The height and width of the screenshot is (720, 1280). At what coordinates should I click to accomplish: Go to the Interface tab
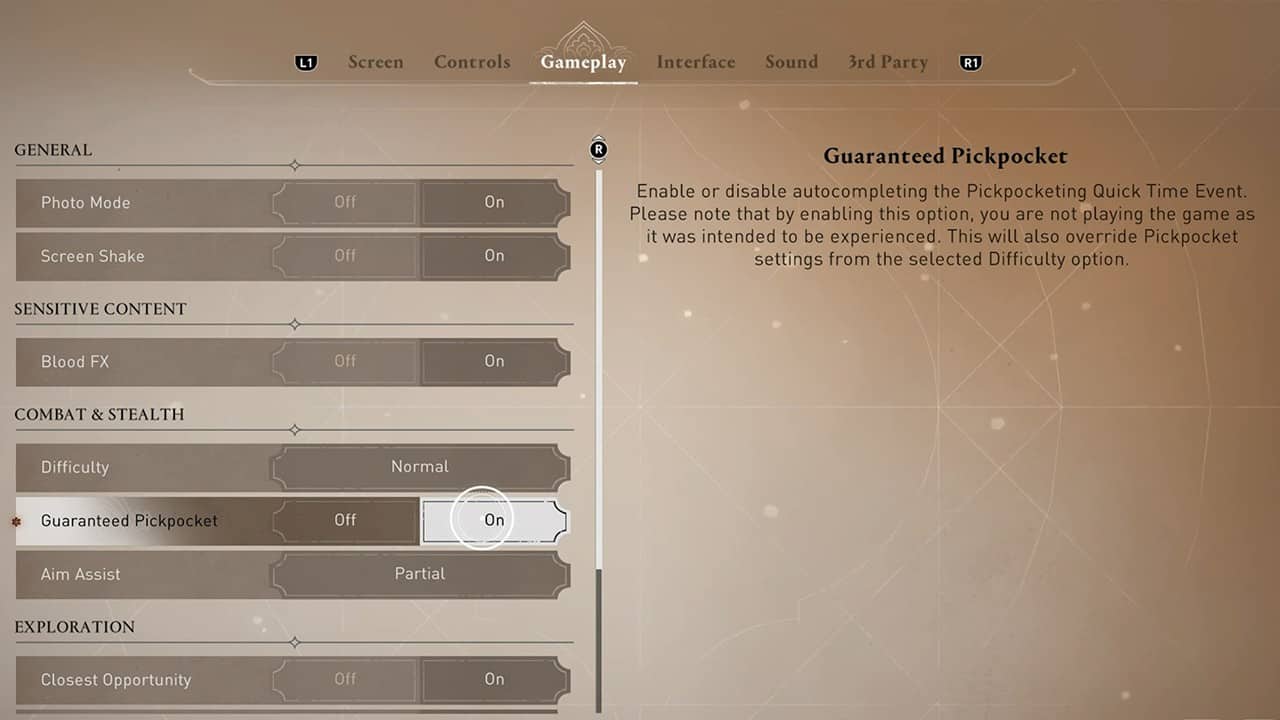[x=696, y=62]
